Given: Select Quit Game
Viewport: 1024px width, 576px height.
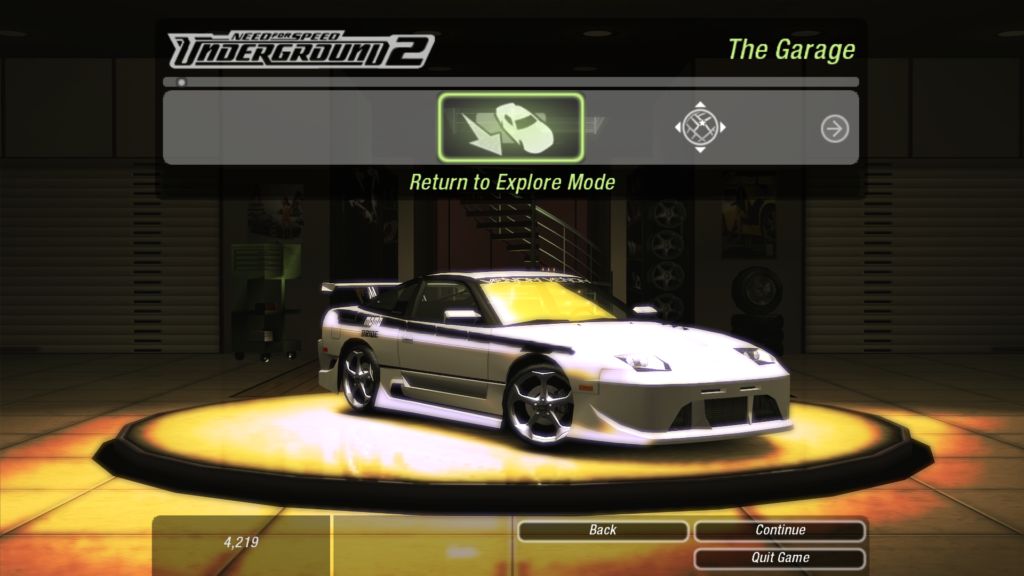Looking at the screenshot, I should 780,558.
